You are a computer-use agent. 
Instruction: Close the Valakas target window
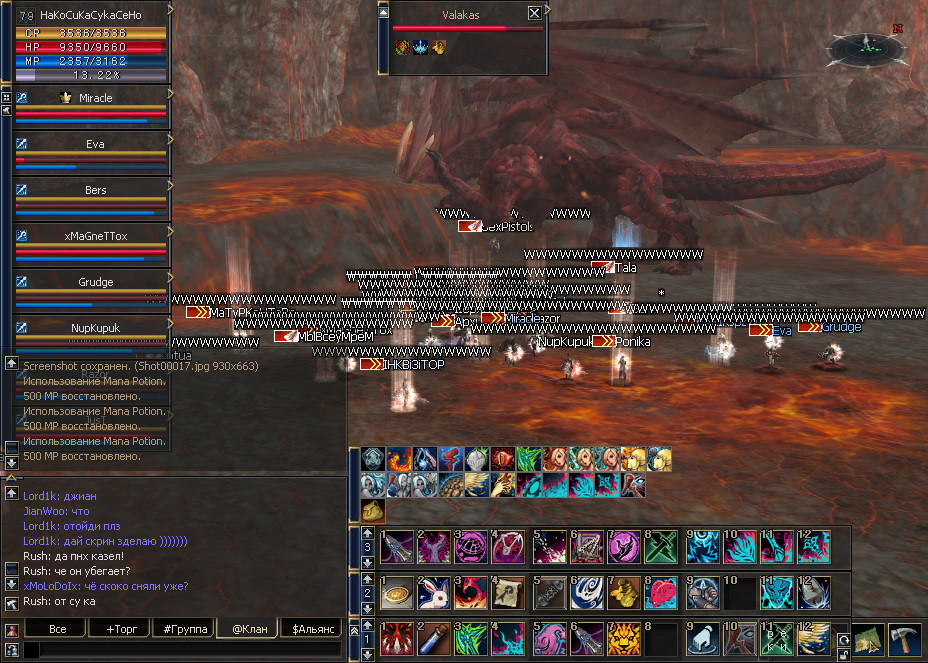(534, 13)
